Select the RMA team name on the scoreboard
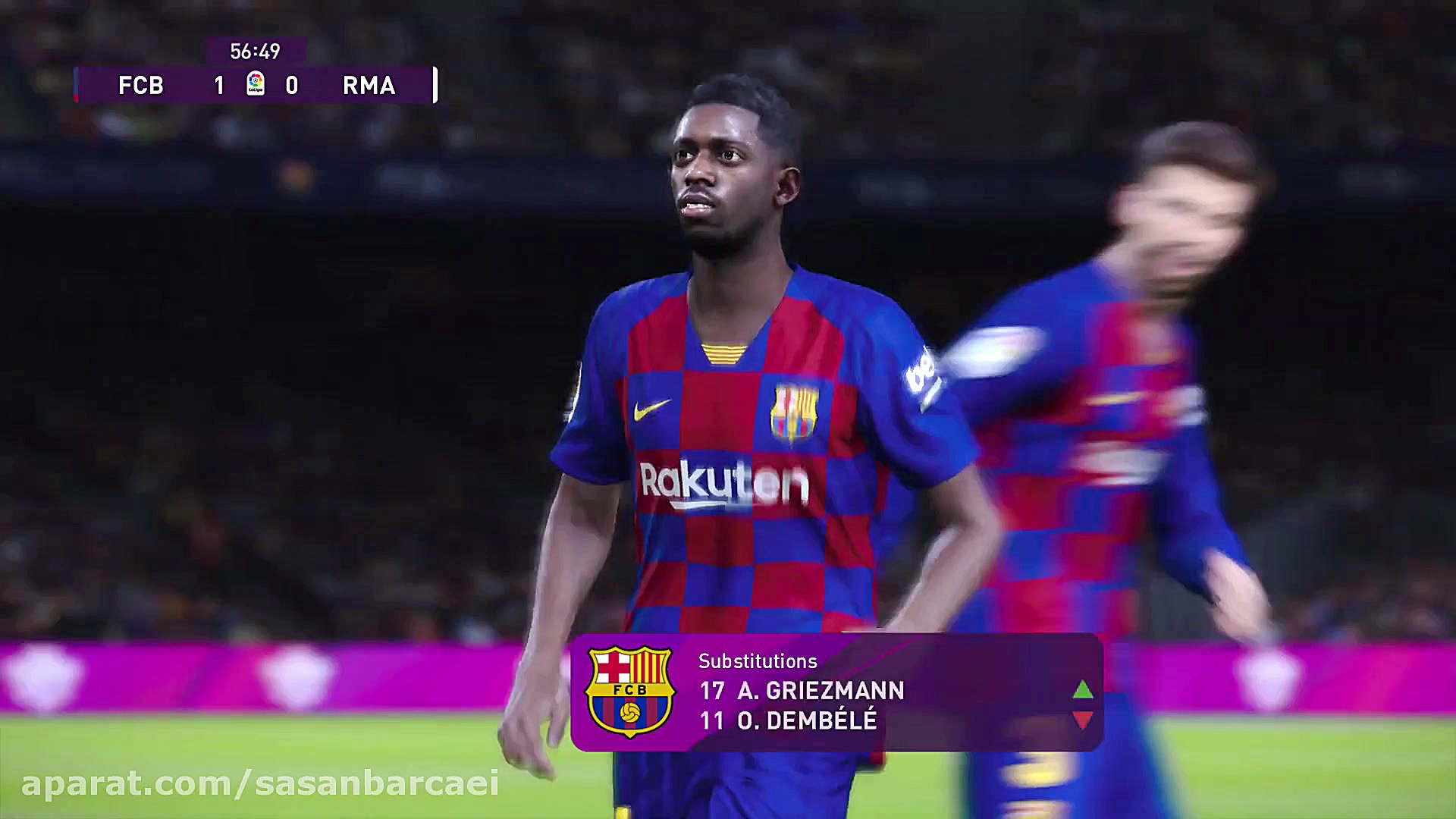Image resolution: width=1456 pixels, height=819 pixels. (x=369, y=86)
